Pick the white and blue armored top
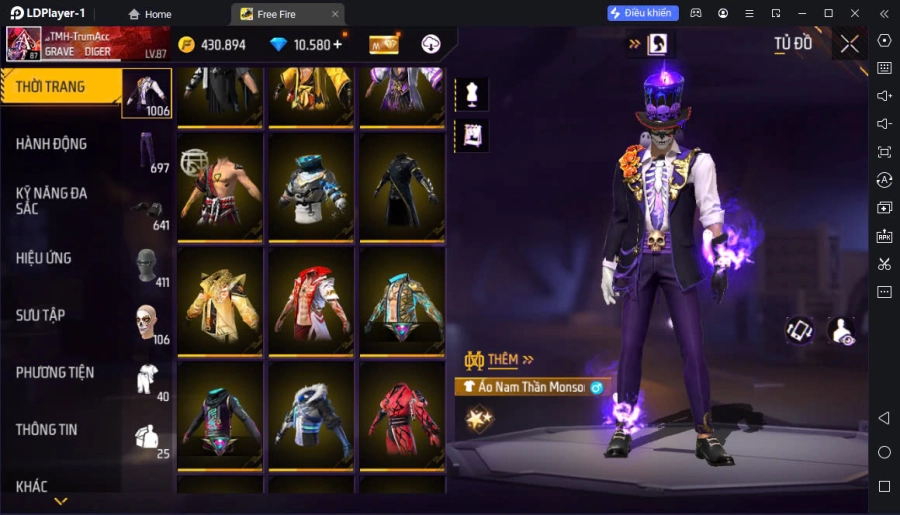 (311, 186)
